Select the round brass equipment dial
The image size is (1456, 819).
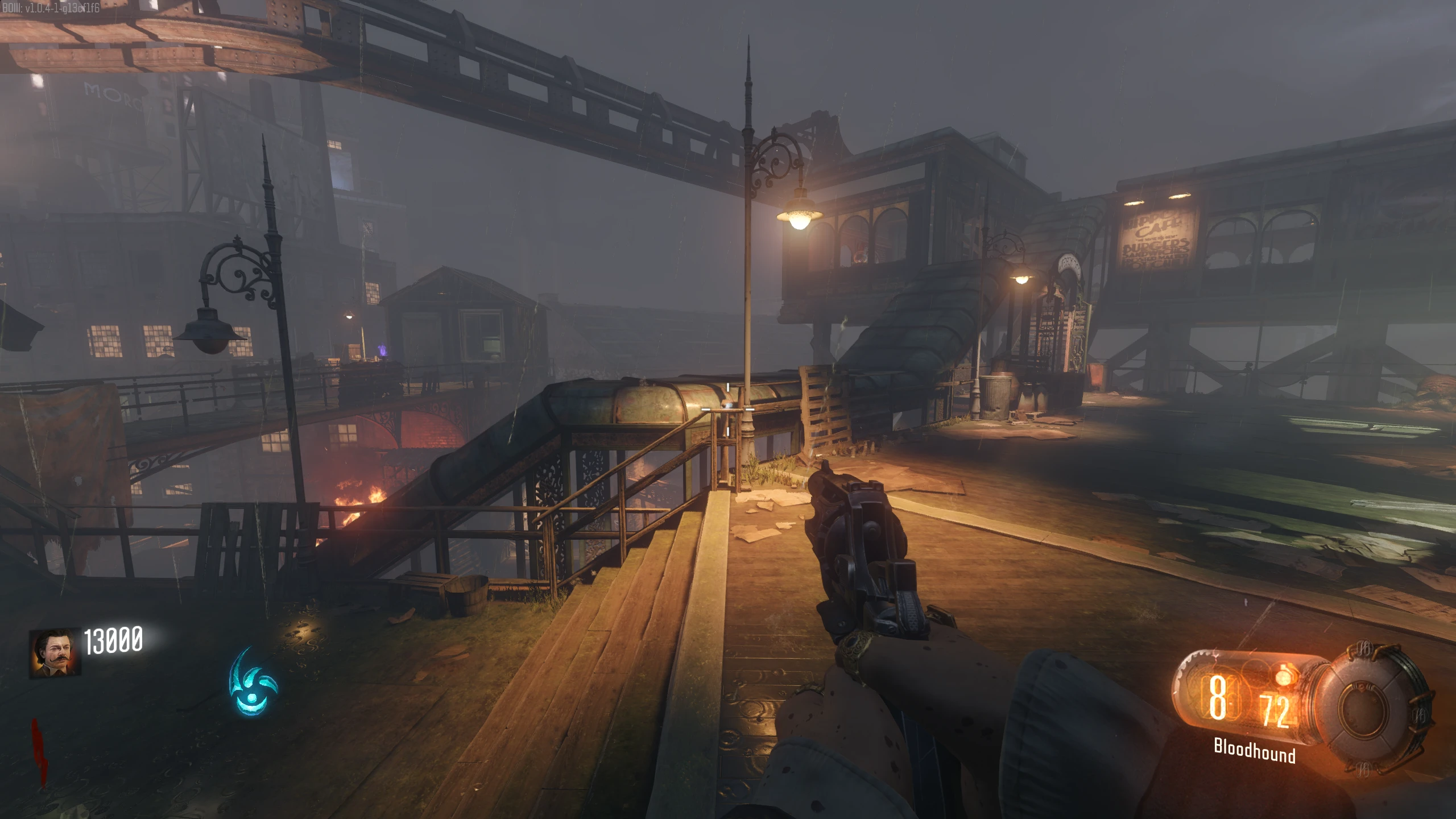tap(1375, 709)
